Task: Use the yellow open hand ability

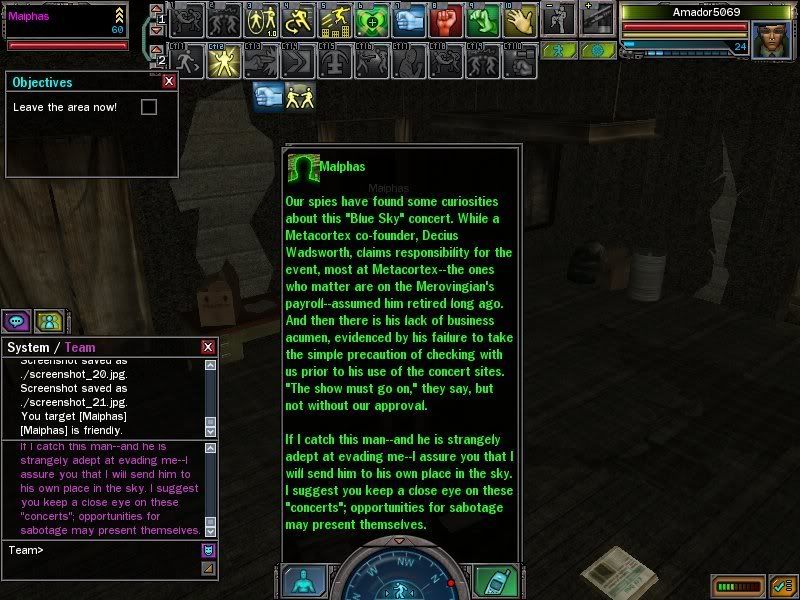Action: pyautogui.click(x=519, y=20)
